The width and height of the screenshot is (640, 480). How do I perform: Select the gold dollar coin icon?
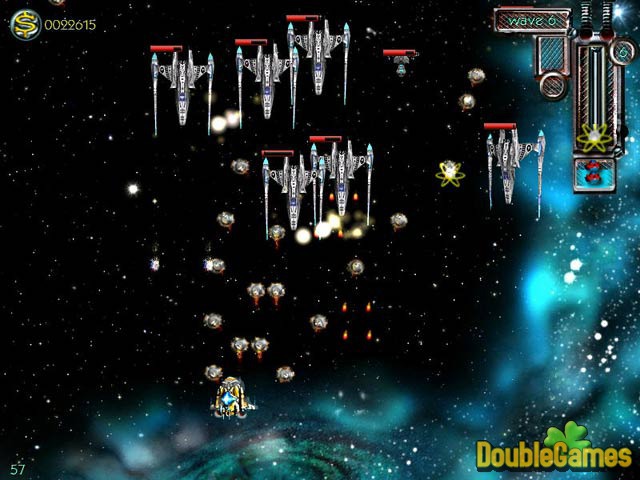pos(25,26)
